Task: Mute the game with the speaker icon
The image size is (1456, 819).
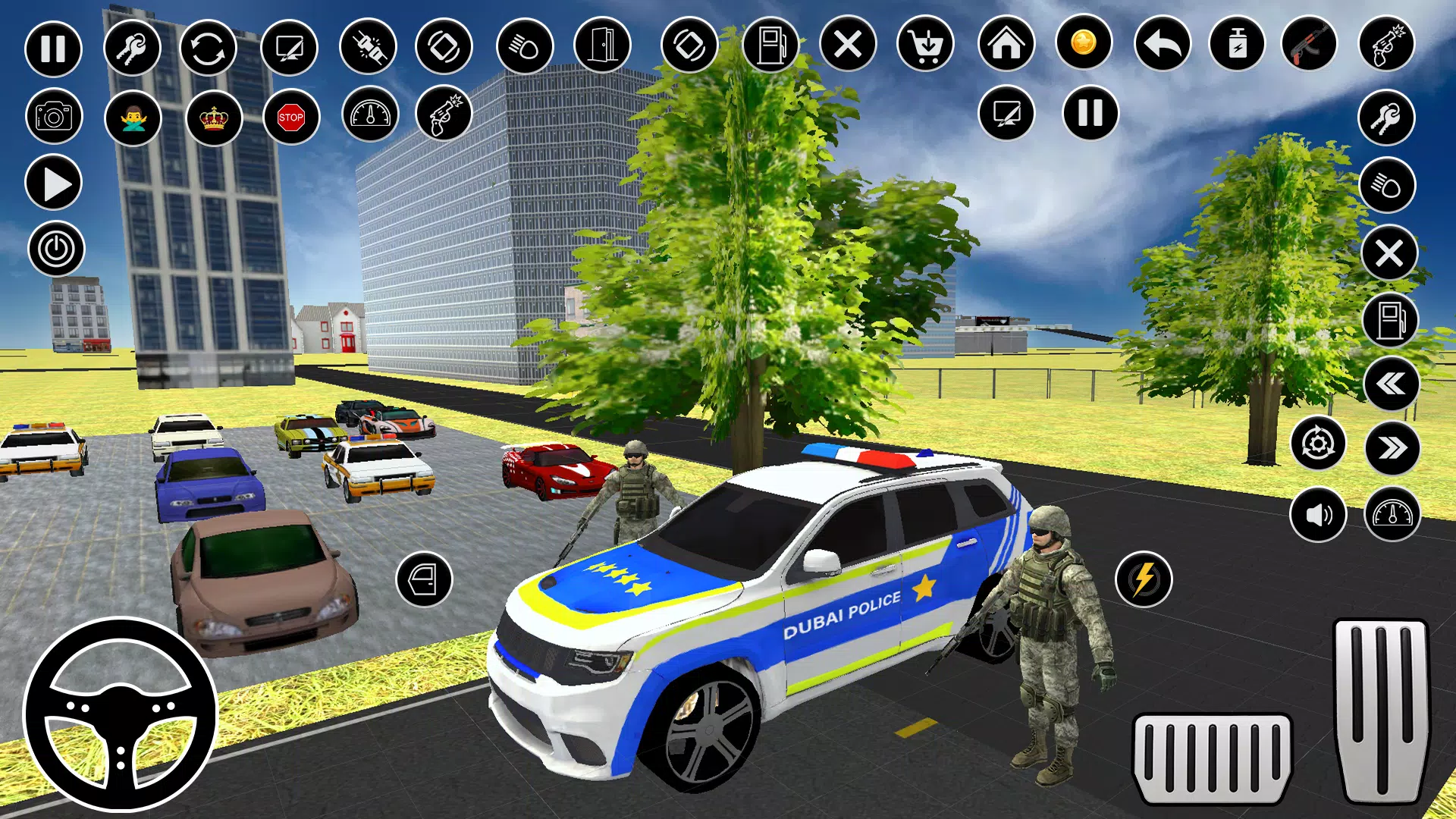Action: pos(1319,514)
